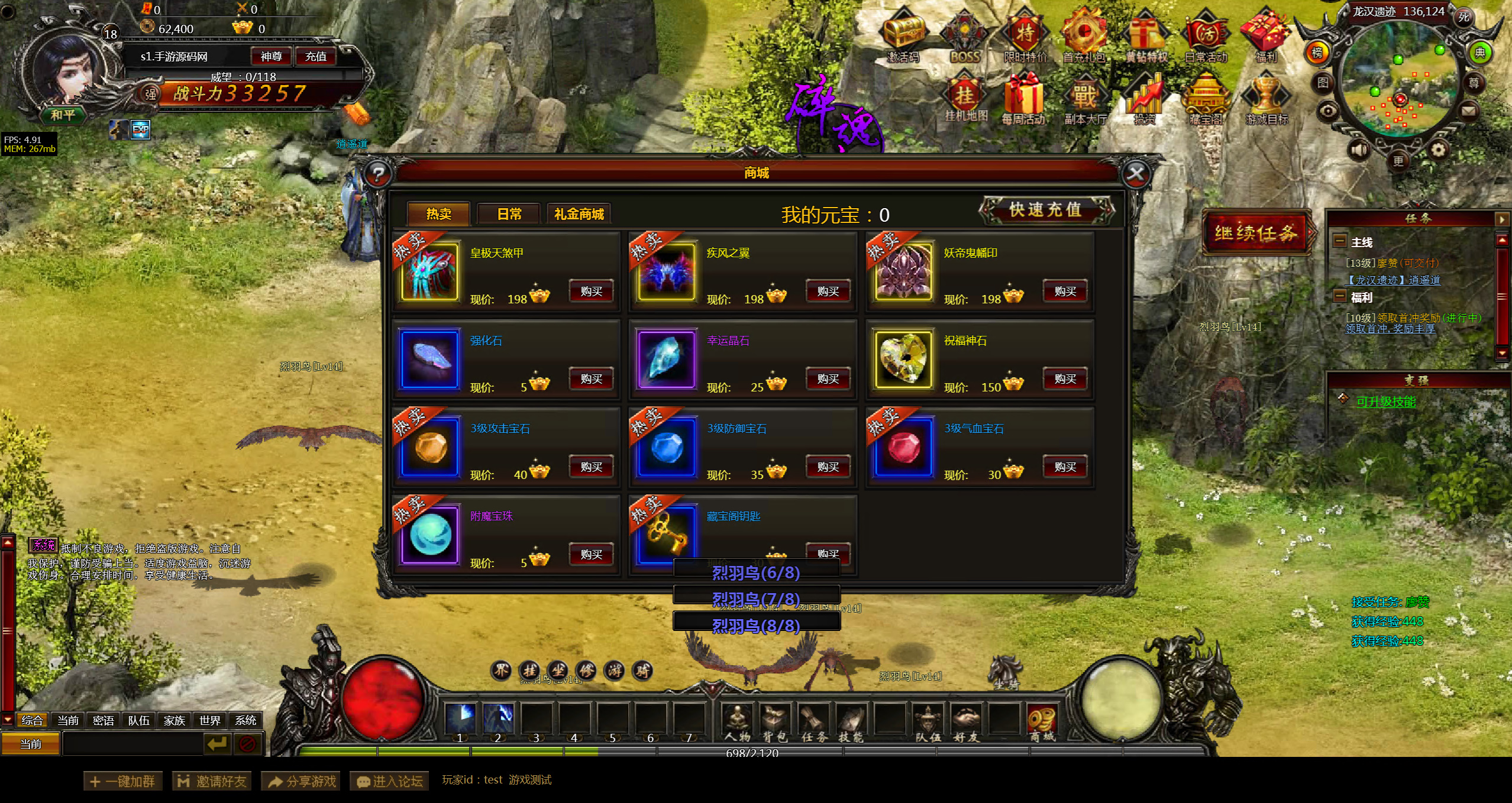Open the BOSS menu icon

[965, 37]
